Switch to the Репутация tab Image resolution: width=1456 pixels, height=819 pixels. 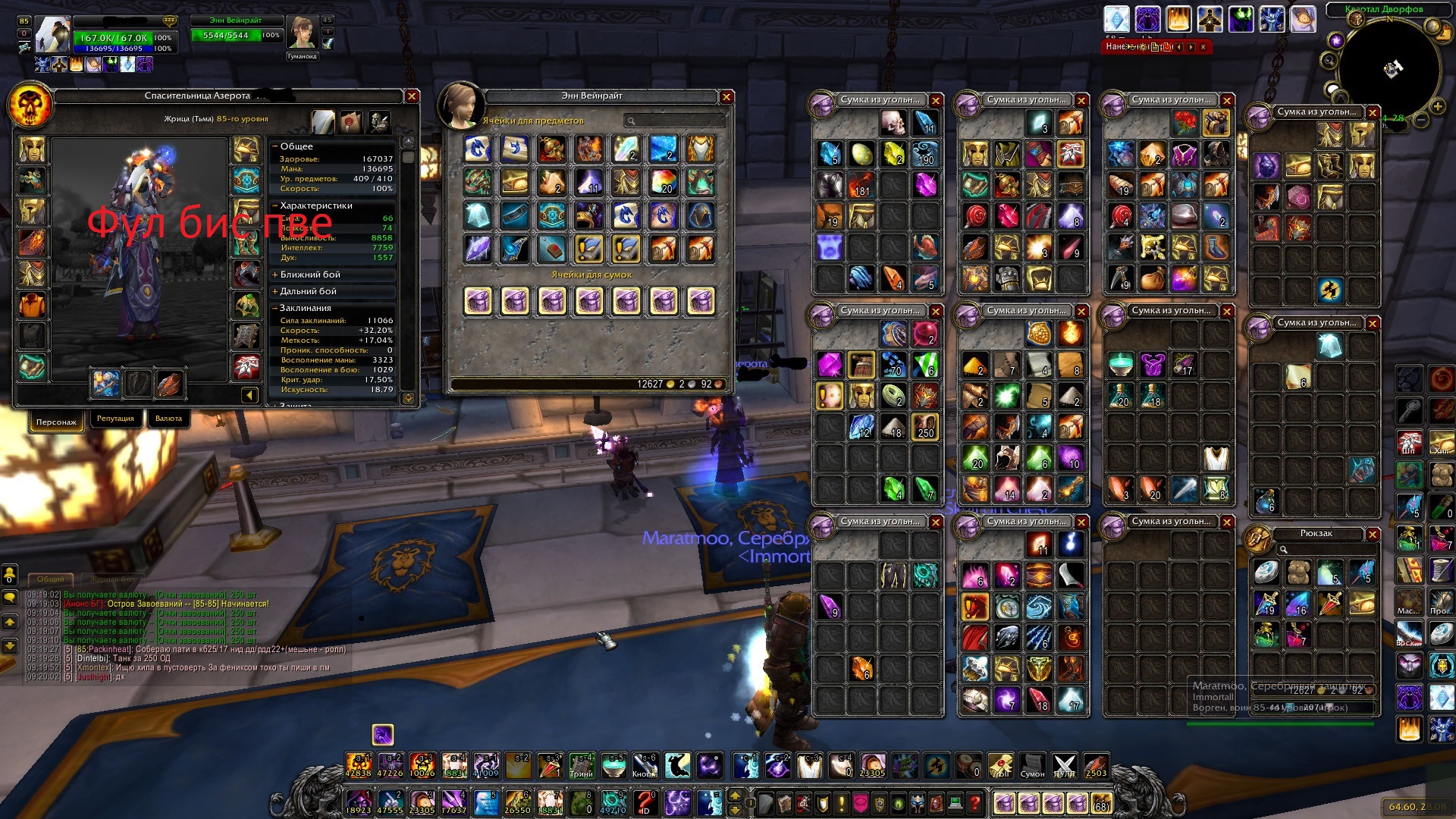115,419
